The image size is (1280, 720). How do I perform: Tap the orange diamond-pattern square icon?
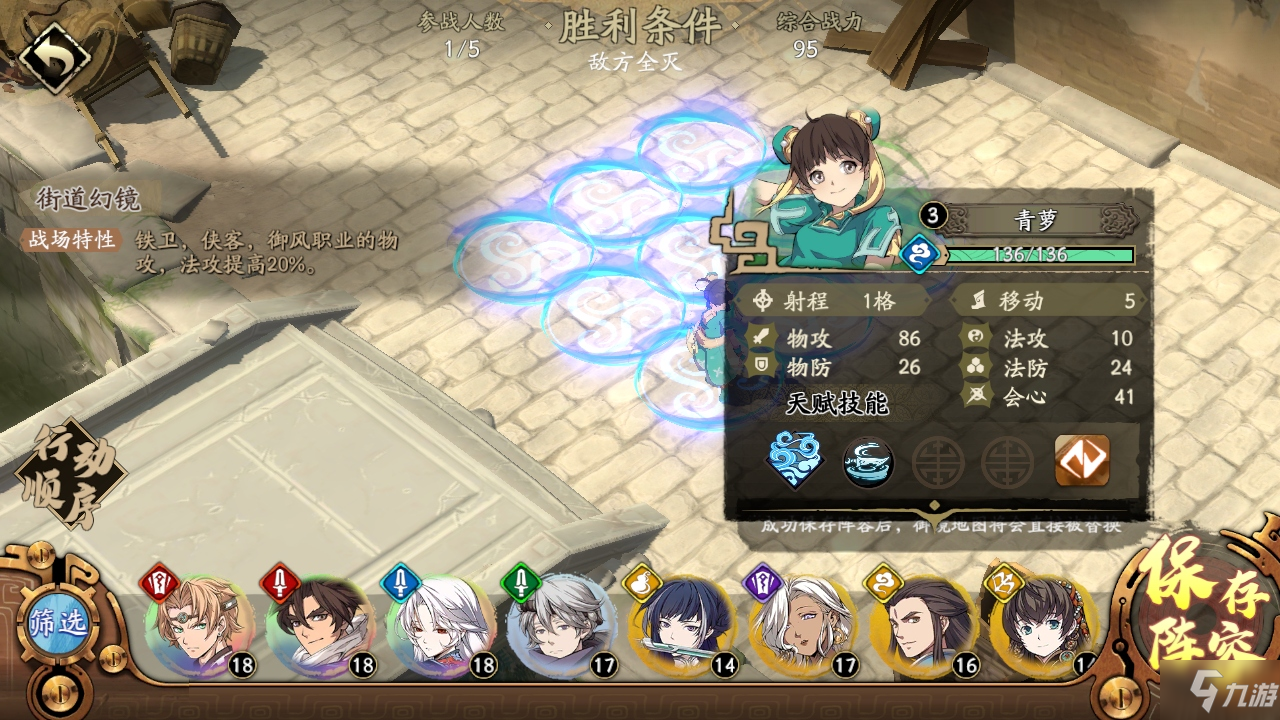pyautogui.click(x=1081, y=461)
